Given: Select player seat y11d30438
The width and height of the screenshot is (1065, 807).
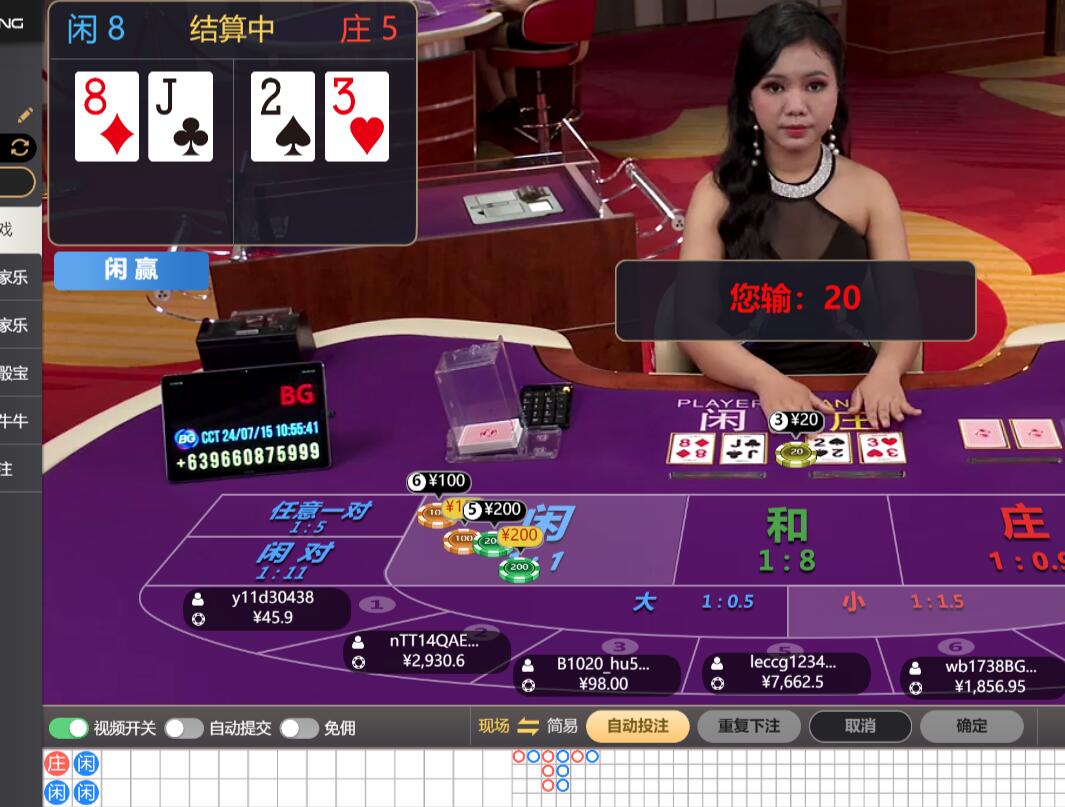Looking at the screenshot, I should pos(266,608).
